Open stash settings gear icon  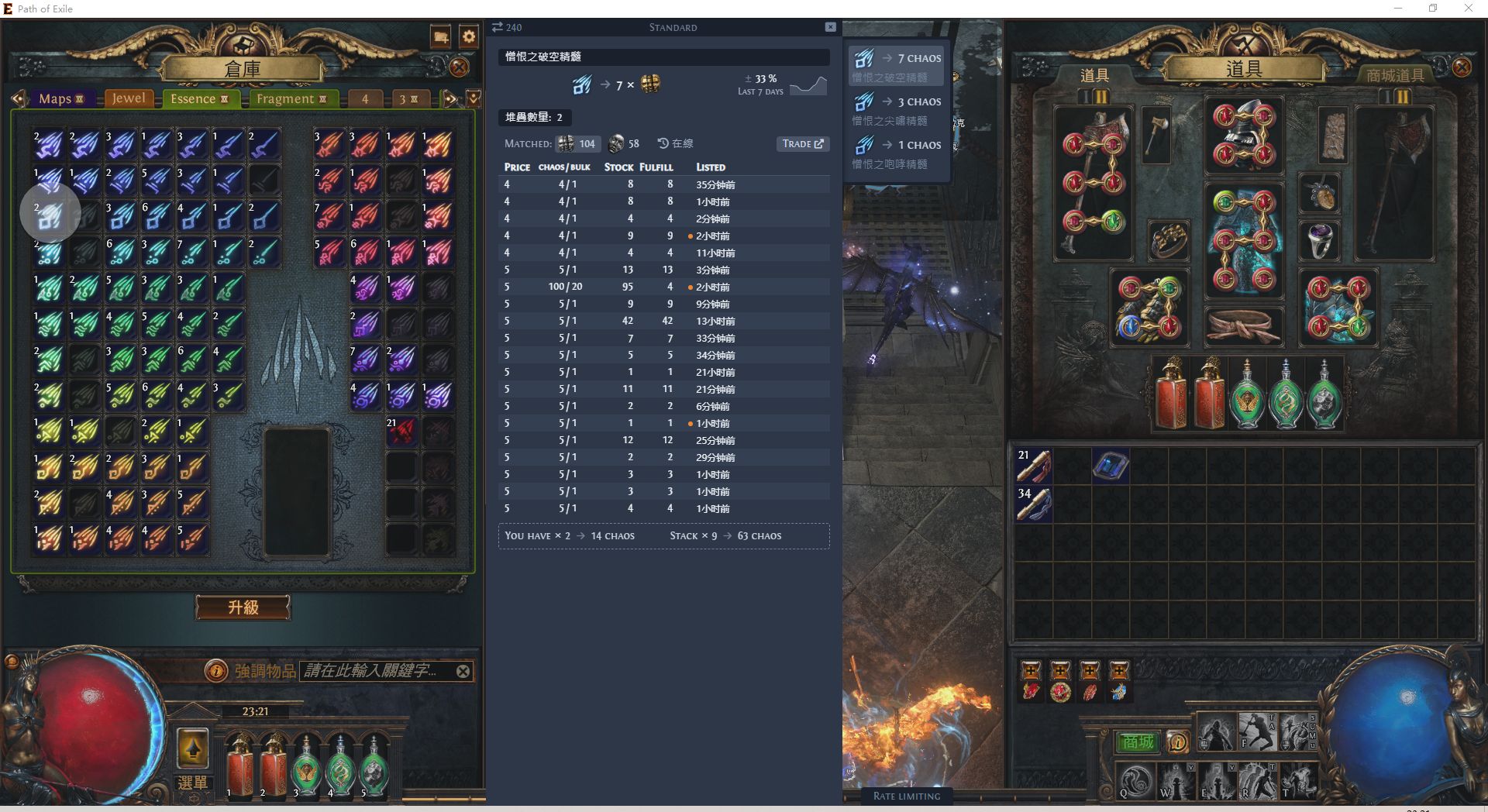(x=469, y=36)
